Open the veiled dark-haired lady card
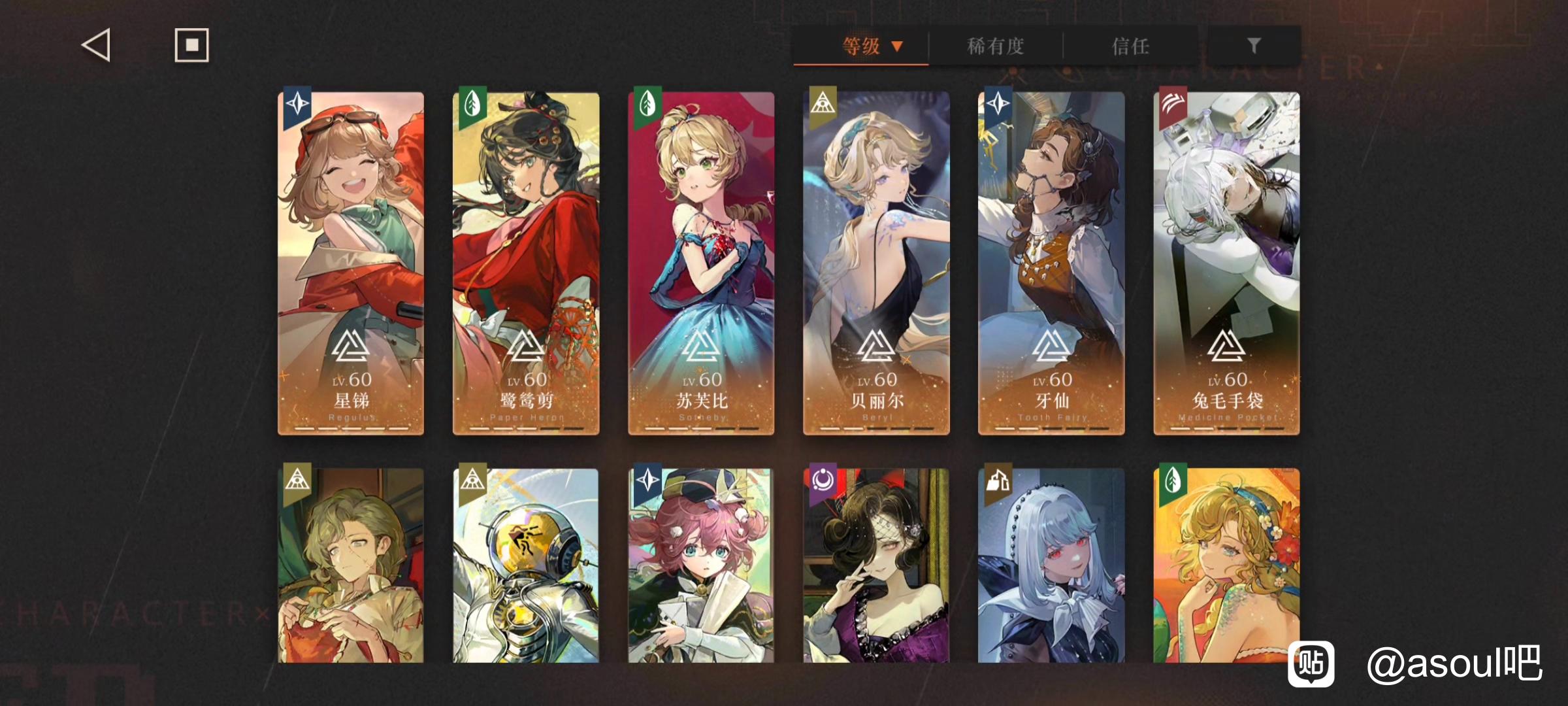 pos(876,565)
